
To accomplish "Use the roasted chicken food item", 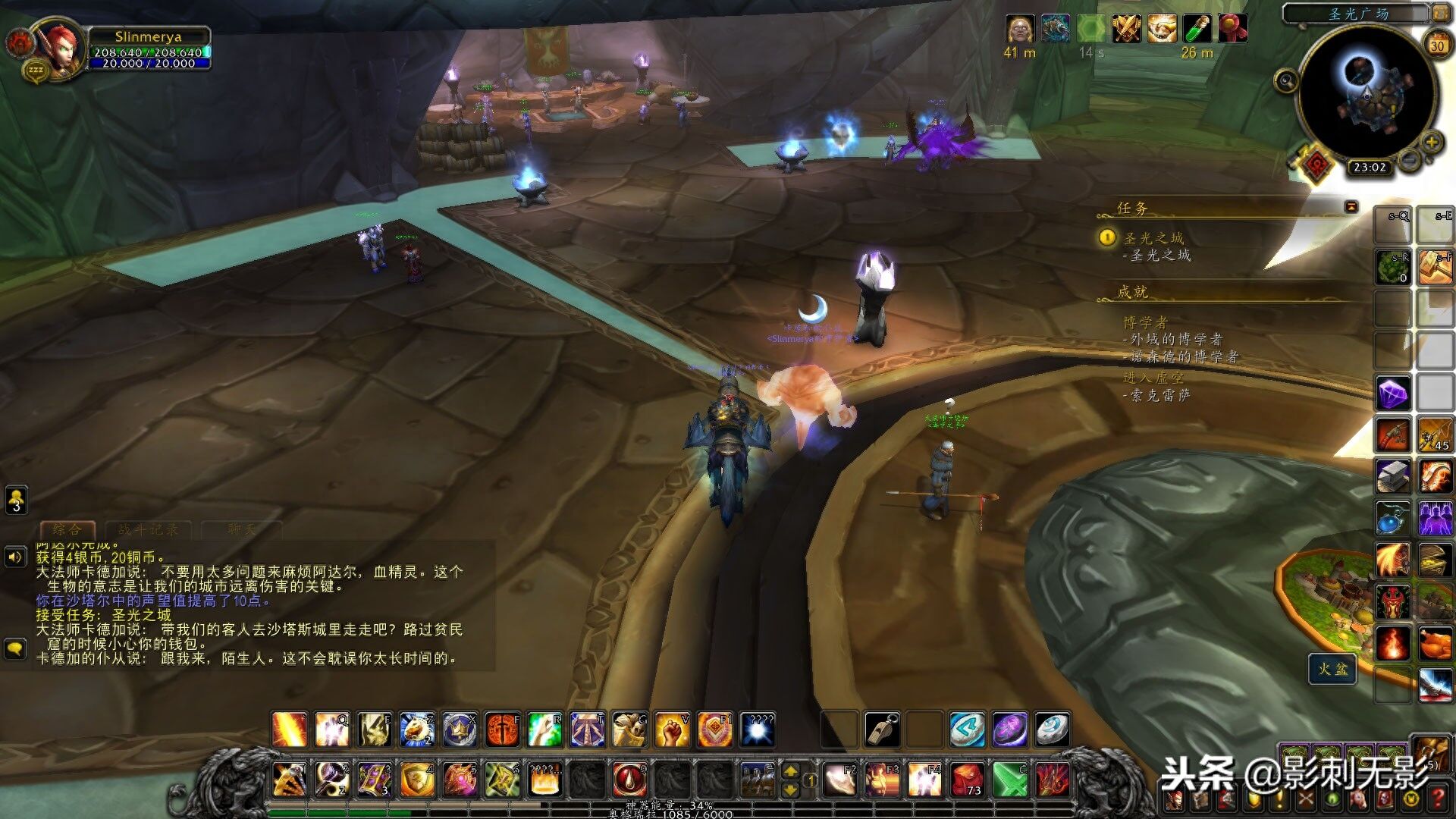I will (1434, 645).
